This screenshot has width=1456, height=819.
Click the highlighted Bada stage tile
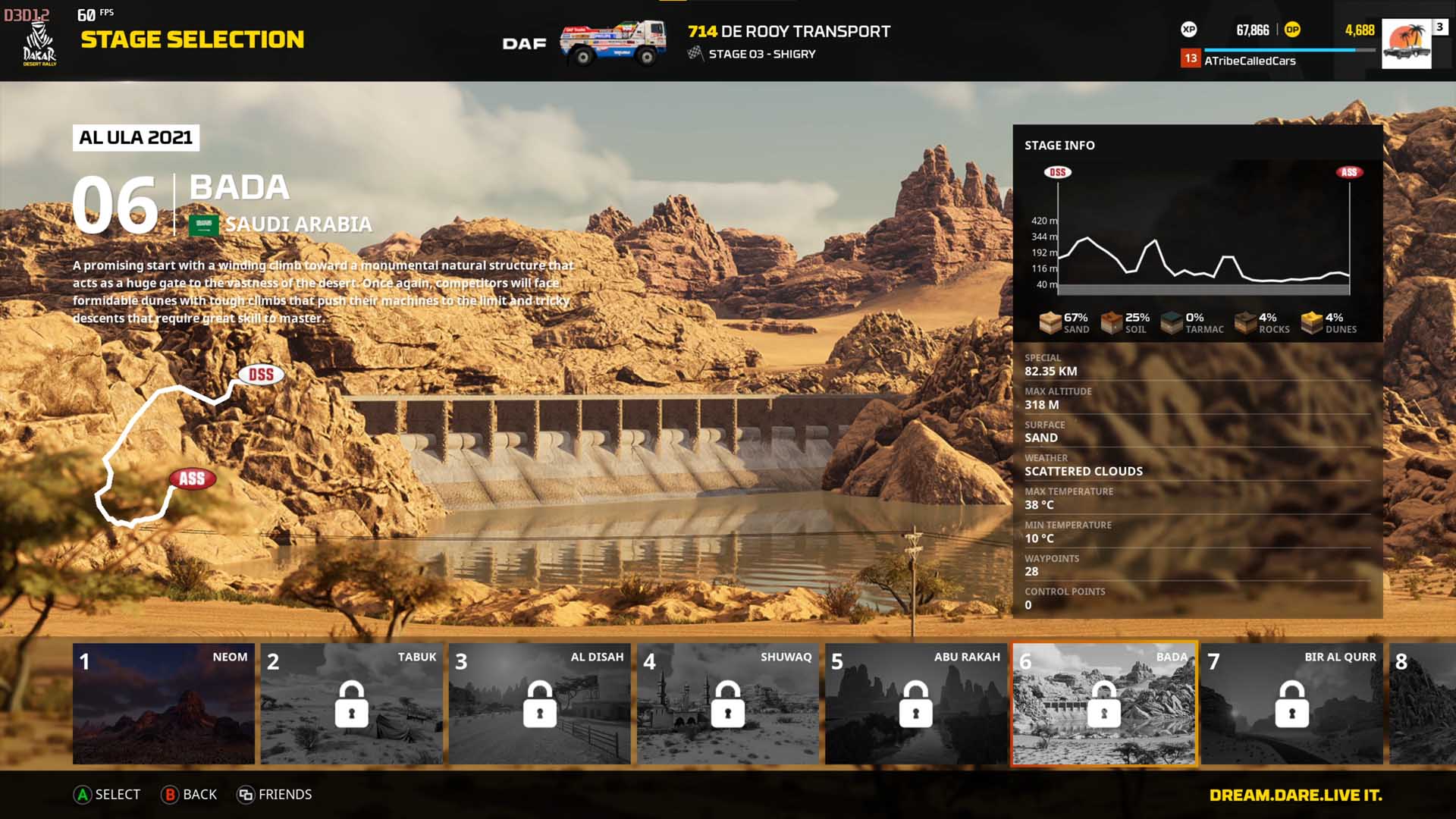point(1103,703)
